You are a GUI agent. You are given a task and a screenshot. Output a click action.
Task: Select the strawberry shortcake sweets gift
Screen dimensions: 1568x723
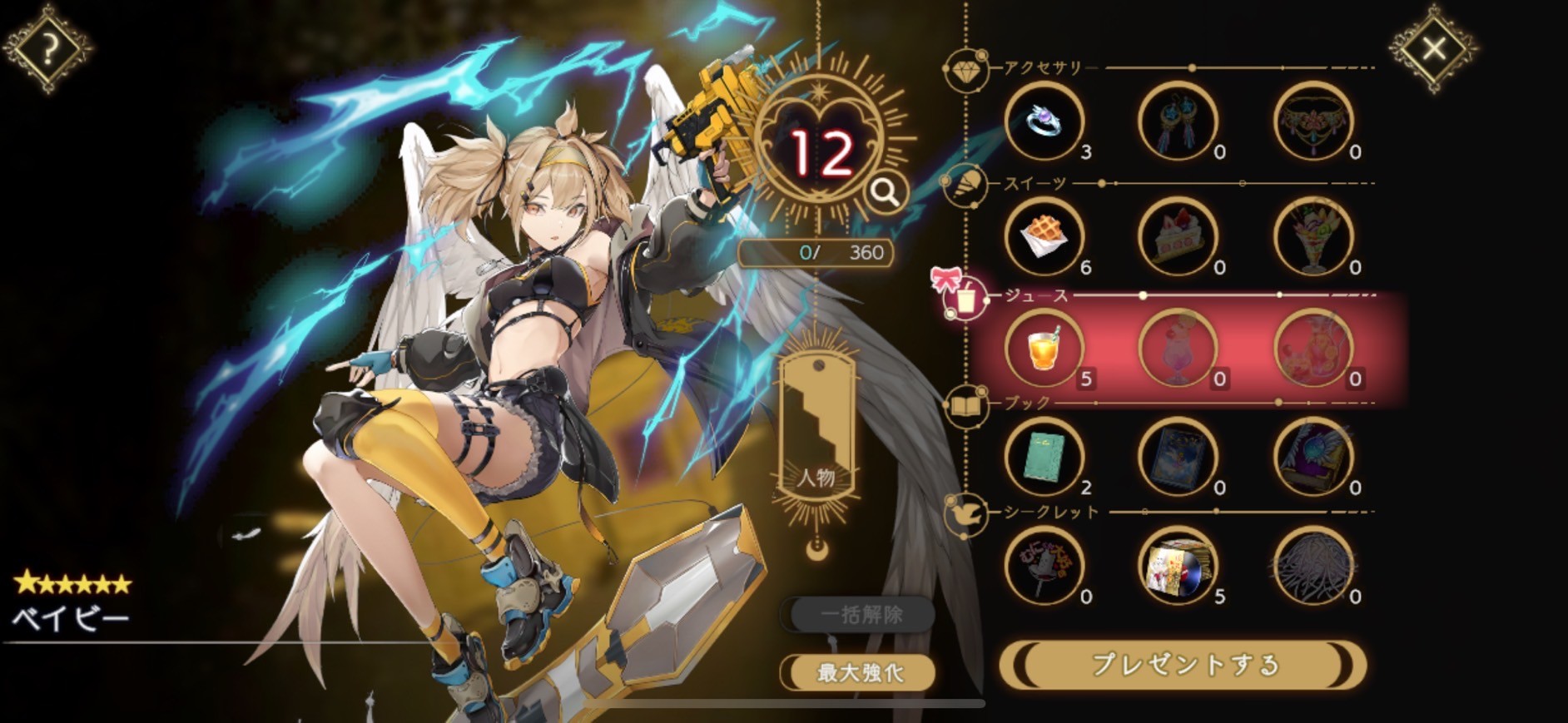(1178, 237)
